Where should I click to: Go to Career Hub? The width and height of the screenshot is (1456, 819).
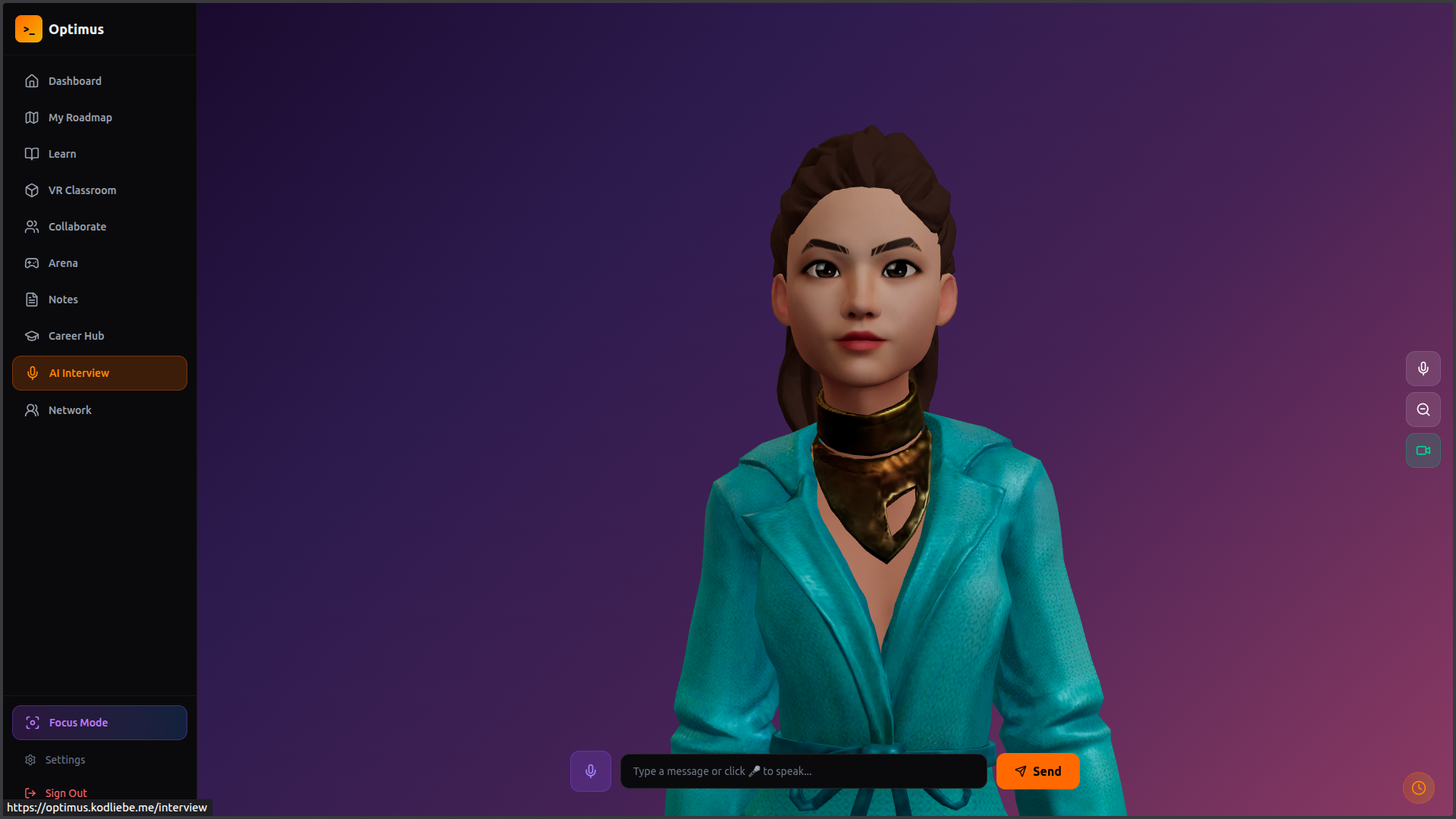point(76,336)
